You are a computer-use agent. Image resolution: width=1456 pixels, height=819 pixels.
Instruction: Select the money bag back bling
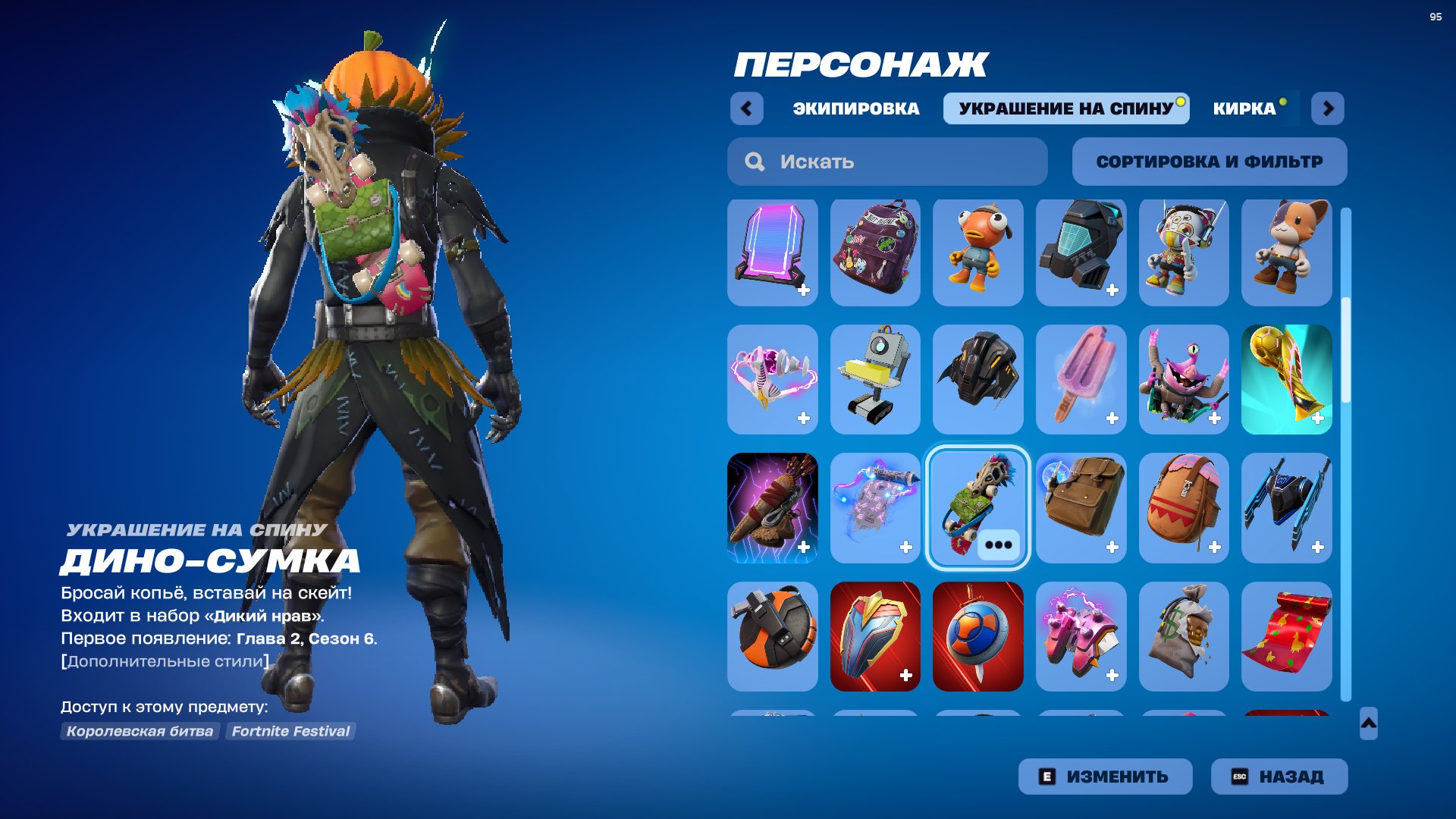[x=1184, y=637]
